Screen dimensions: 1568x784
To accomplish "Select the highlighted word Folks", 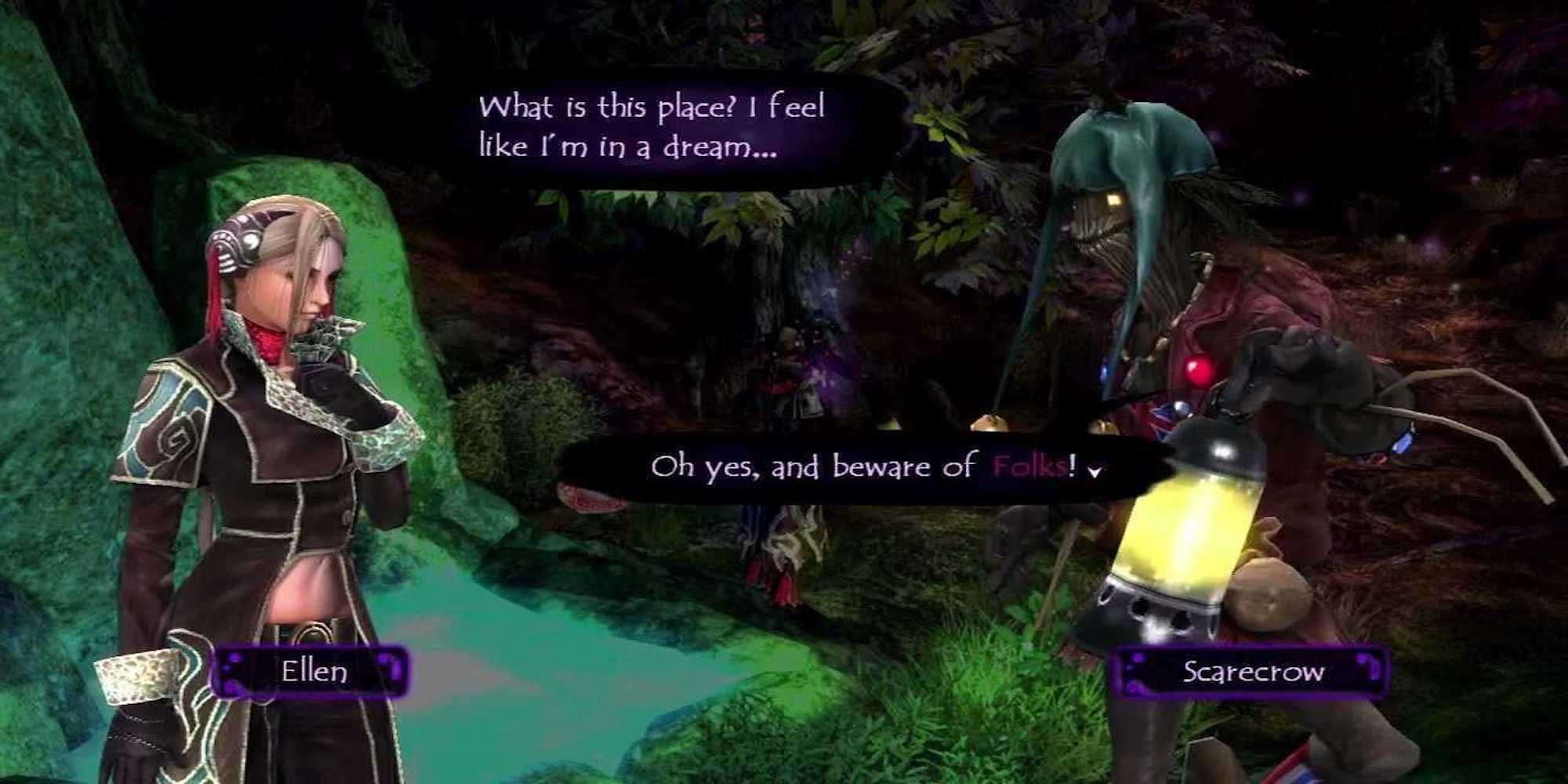I will coord(1027,466).
